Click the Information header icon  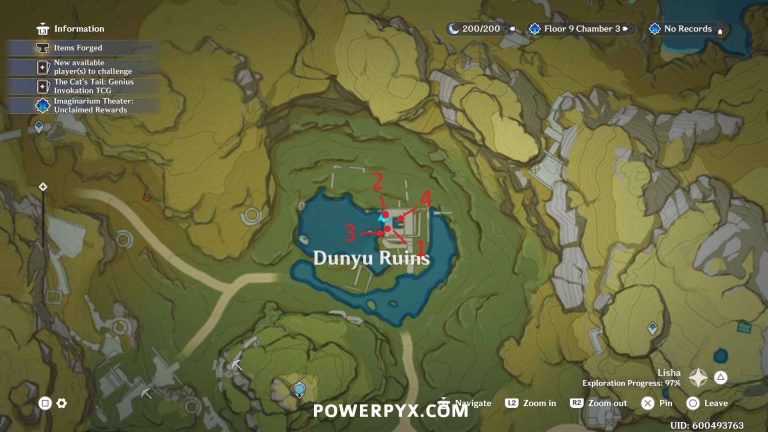pos(42,29)
